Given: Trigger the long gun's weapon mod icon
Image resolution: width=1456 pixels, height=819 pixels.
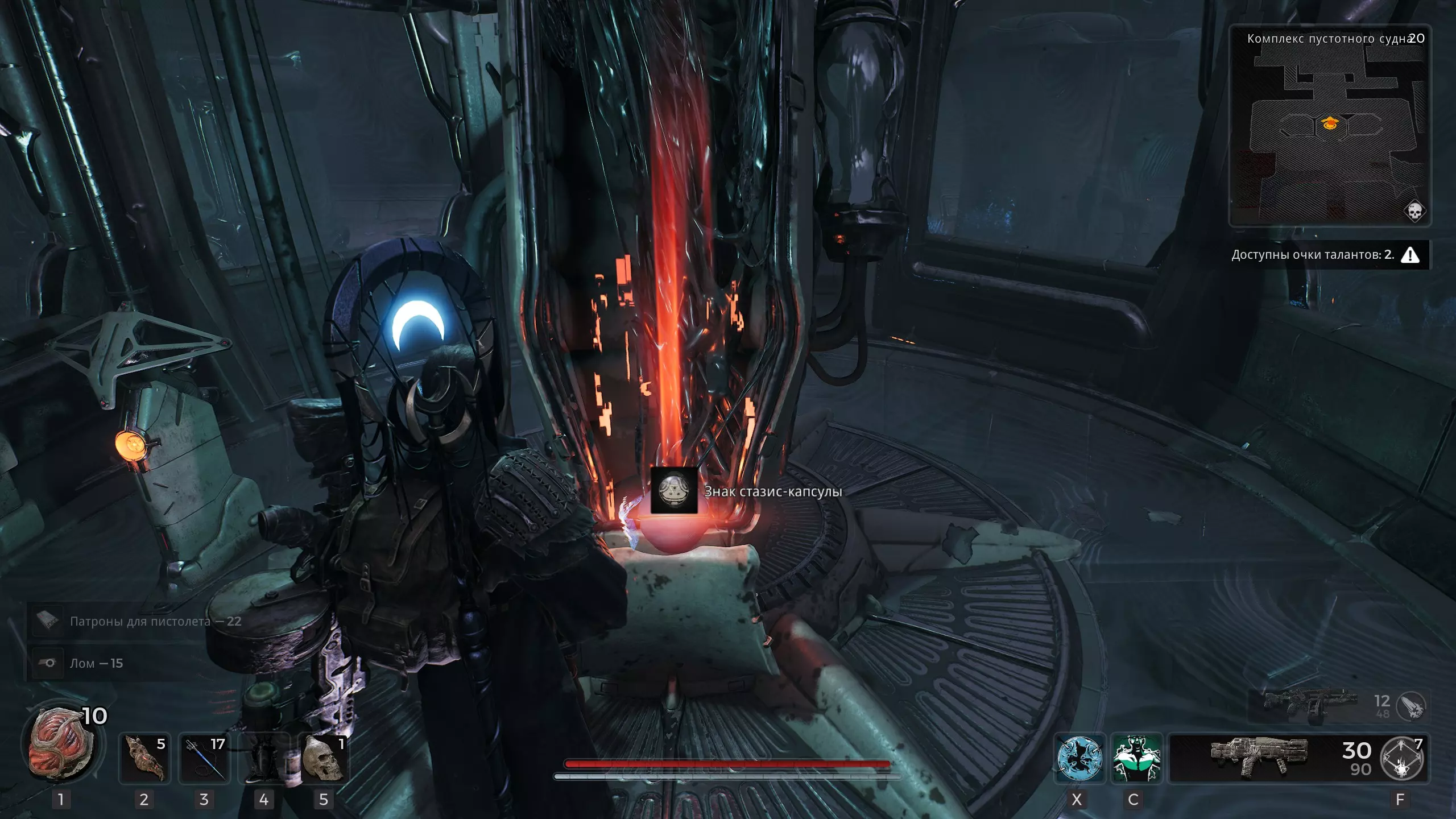Looking at the screenshot, I should (1403, 759).
